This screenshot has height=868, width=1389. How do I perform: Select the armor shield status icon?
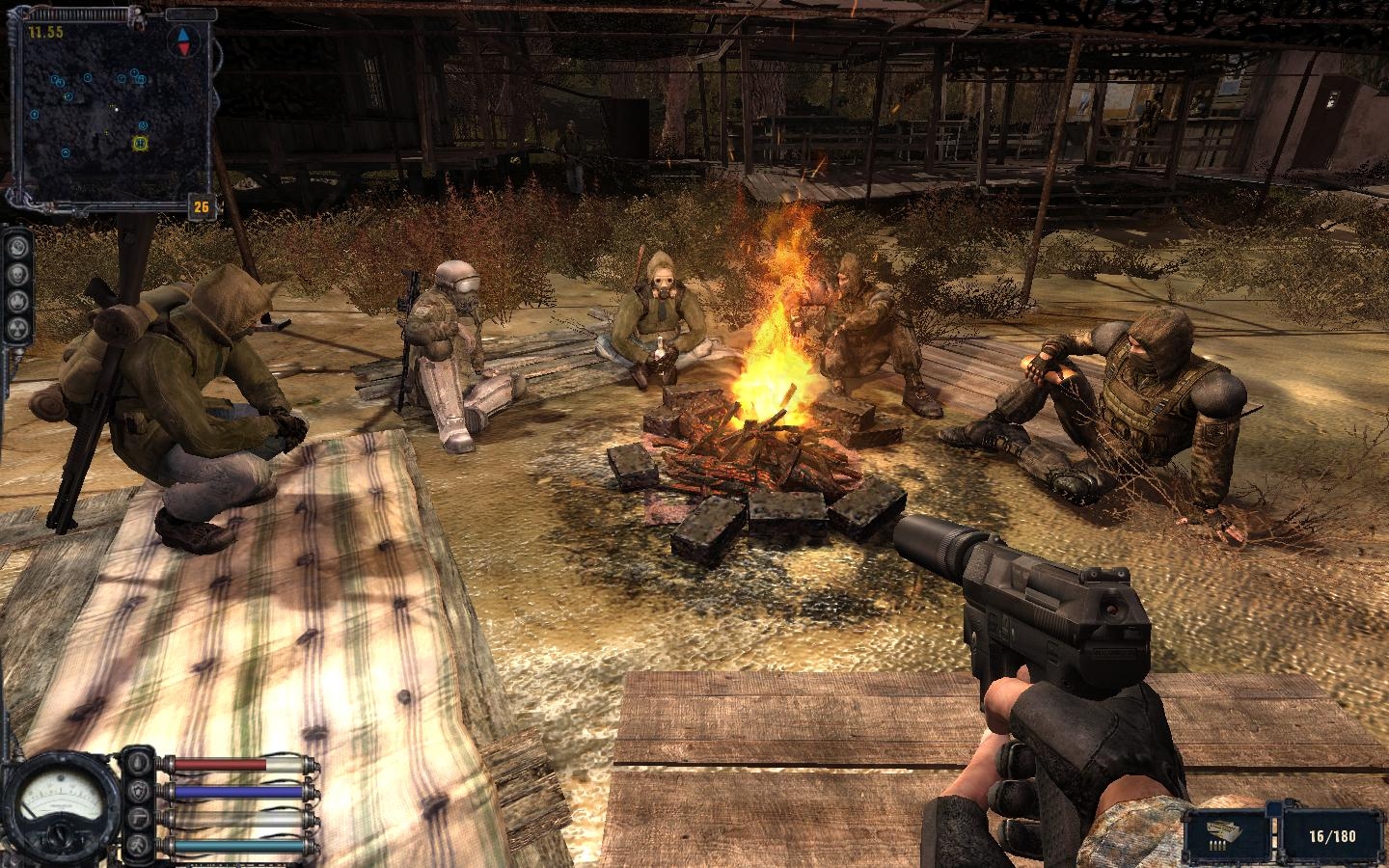[x=138, y=791]
